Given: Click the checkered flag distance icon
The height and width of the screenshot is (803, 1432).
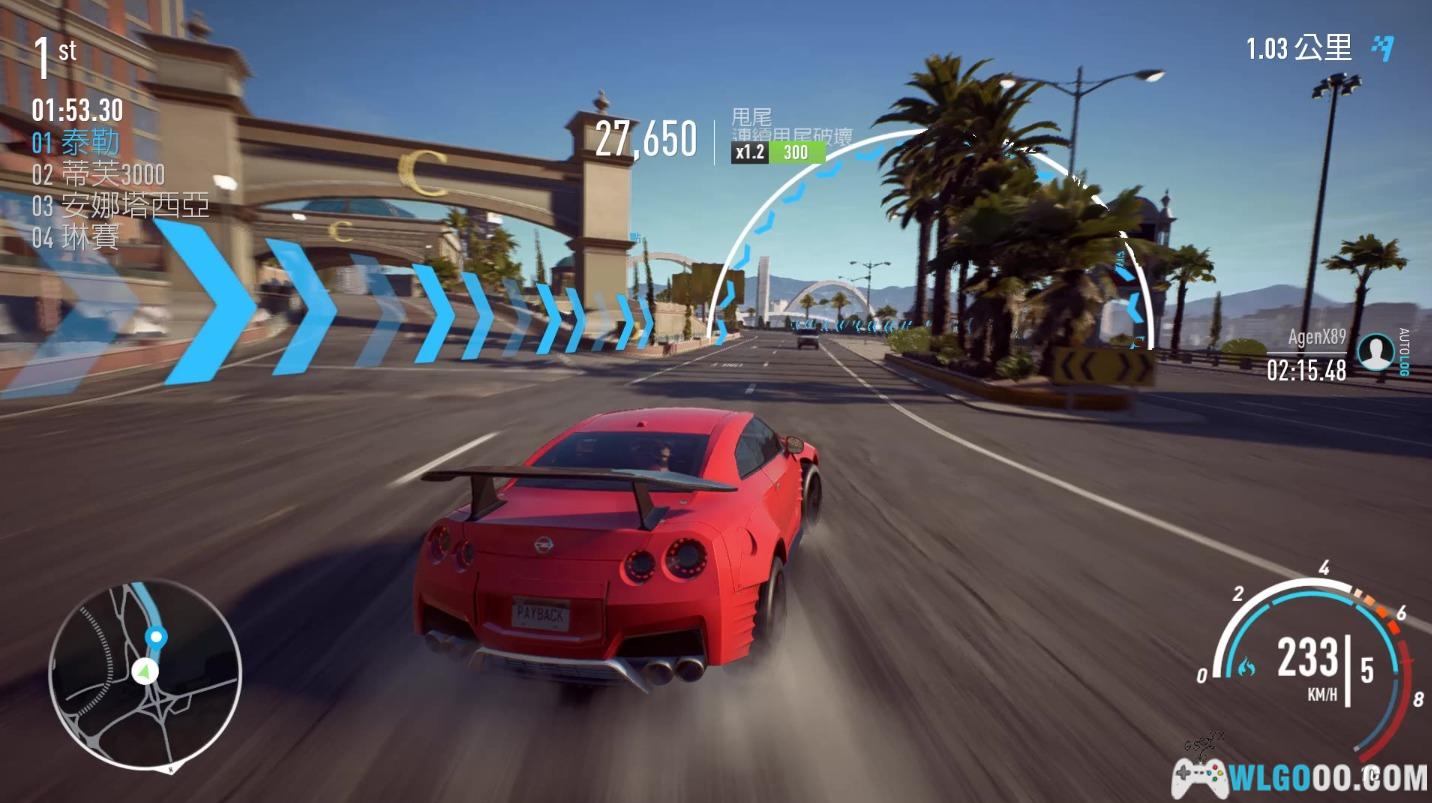Looking at the screenshot, I should 1383,47.
